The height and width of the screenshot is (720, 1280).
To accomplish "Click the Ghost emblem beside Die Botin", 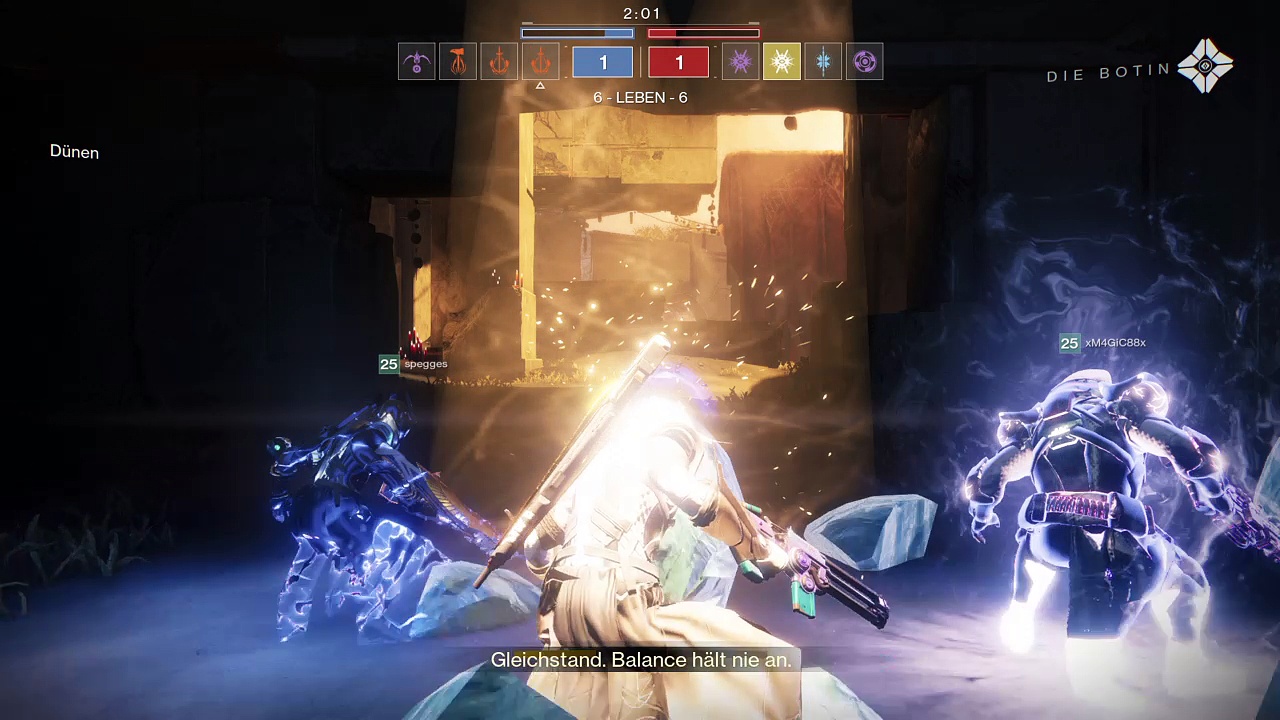I will (1205, 66).
